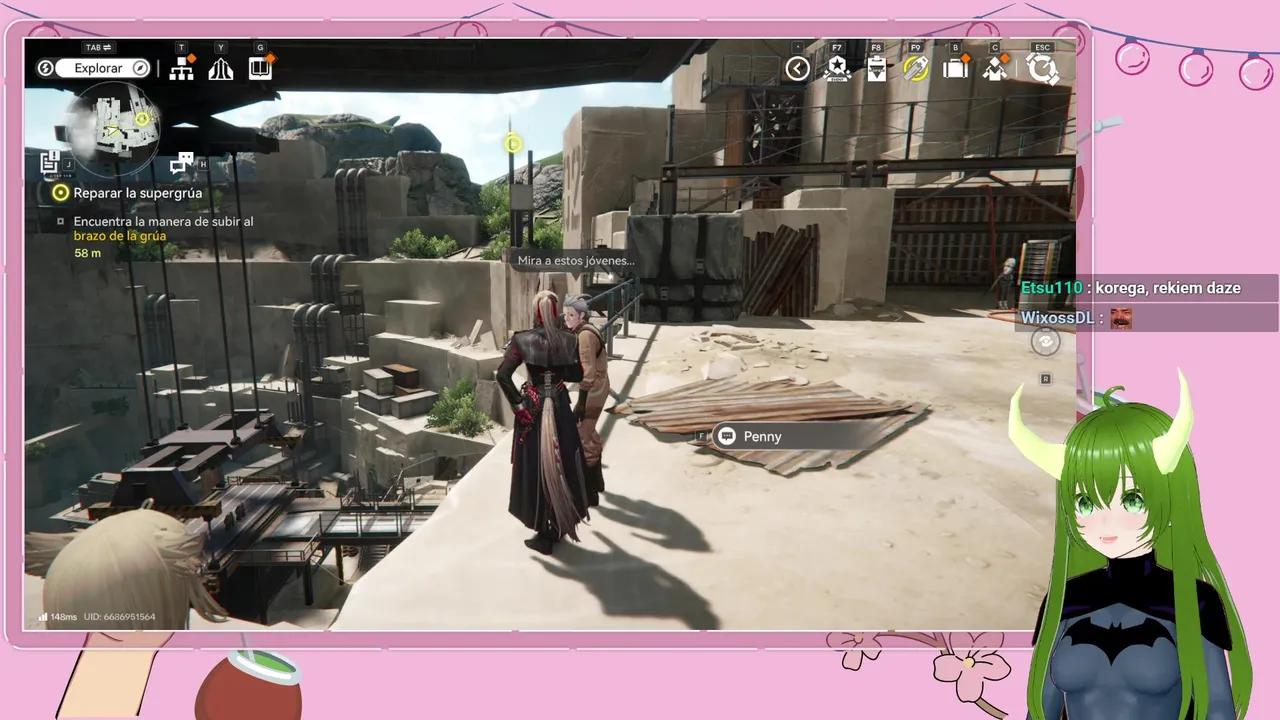Open the Convene banner with the yellow icon
Viewport: 1280px width, 720px height.
[x=914, y=68]
